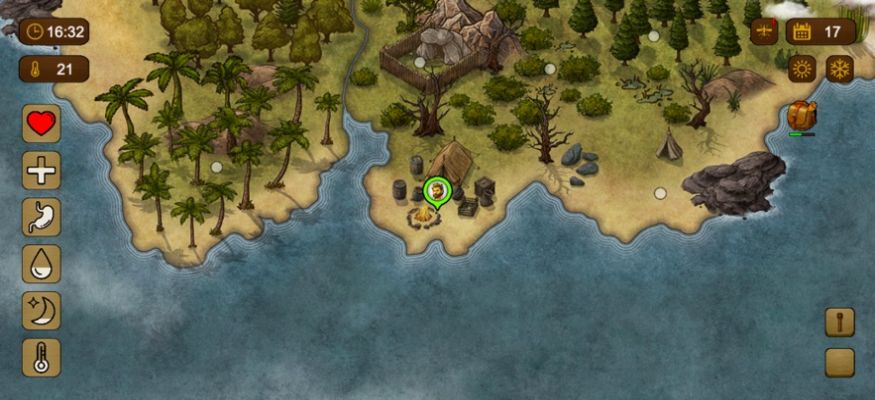The image size is (875, 400).
Task: Open the moon sleep status
Action: (x=41, y=310)
